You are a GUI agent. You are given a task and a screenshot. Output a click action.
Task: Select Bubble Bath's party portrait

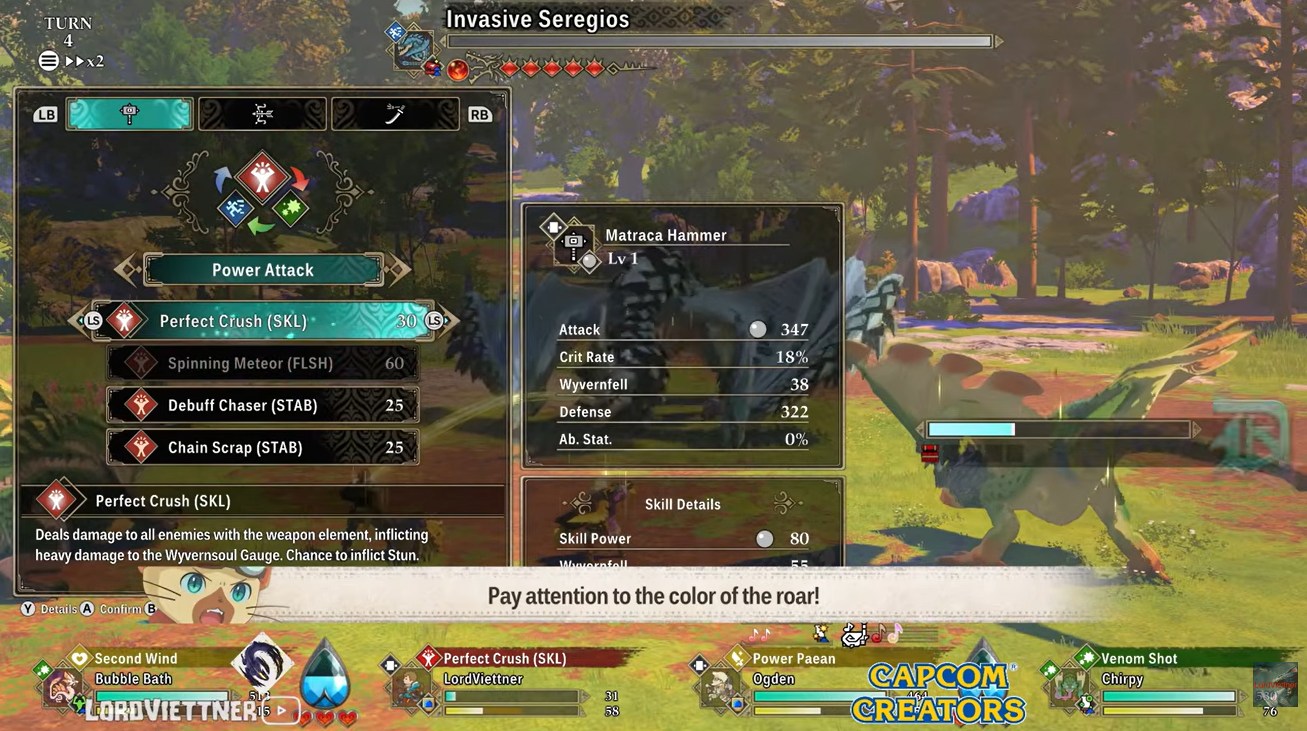tap(61, 688)
